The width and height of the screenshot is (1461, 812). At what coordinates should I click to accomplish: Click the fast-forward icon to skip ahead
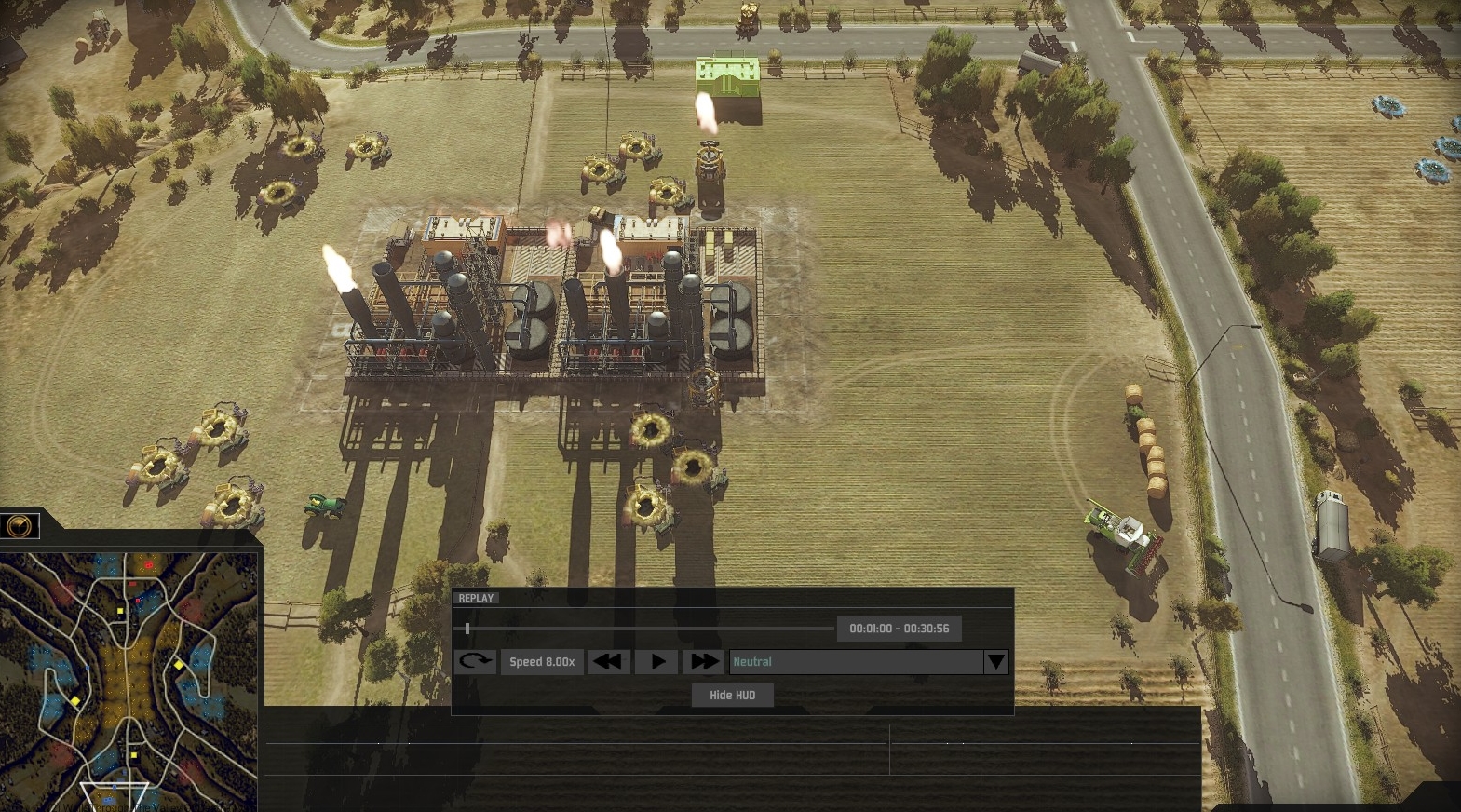tap(704, 661)
